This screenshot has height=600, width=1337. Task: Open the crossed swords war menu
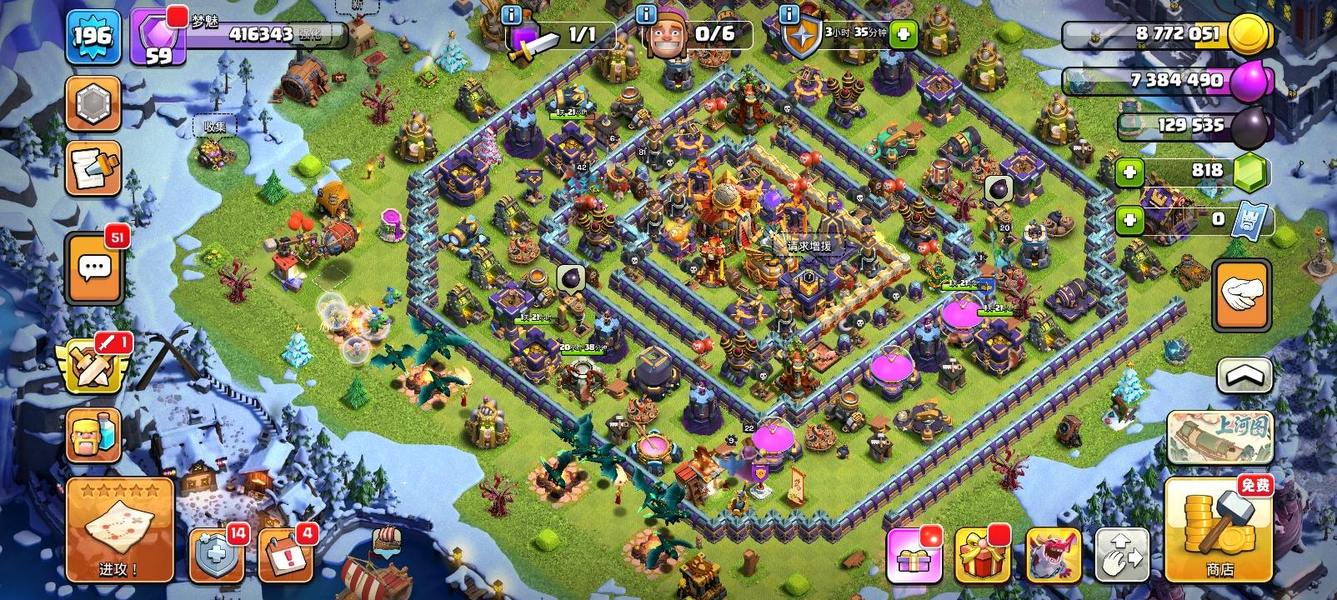tap(95, 364)
